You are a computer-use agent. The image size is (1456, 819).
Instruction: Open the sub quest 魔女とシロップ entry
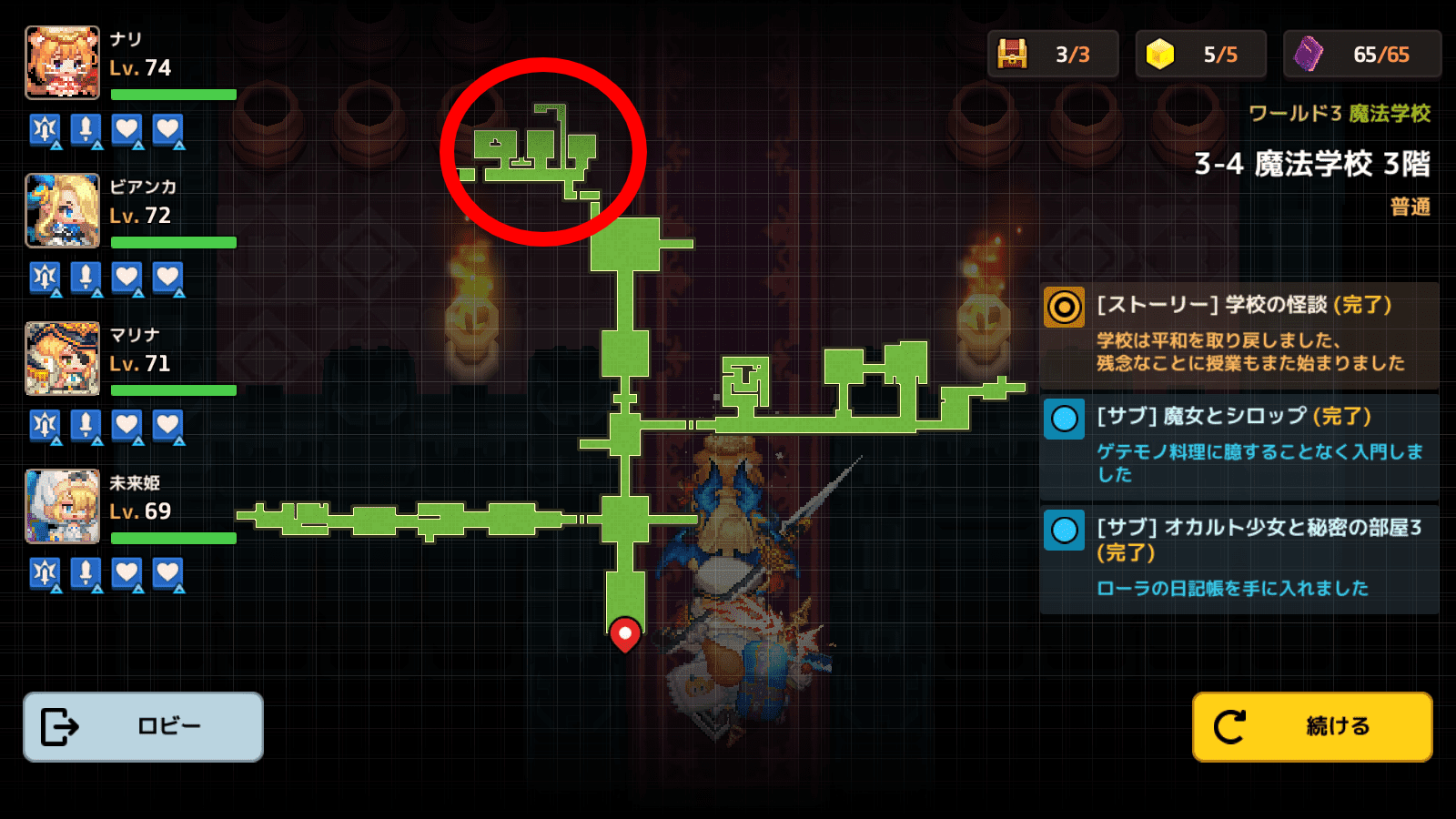click(1239, 445)
